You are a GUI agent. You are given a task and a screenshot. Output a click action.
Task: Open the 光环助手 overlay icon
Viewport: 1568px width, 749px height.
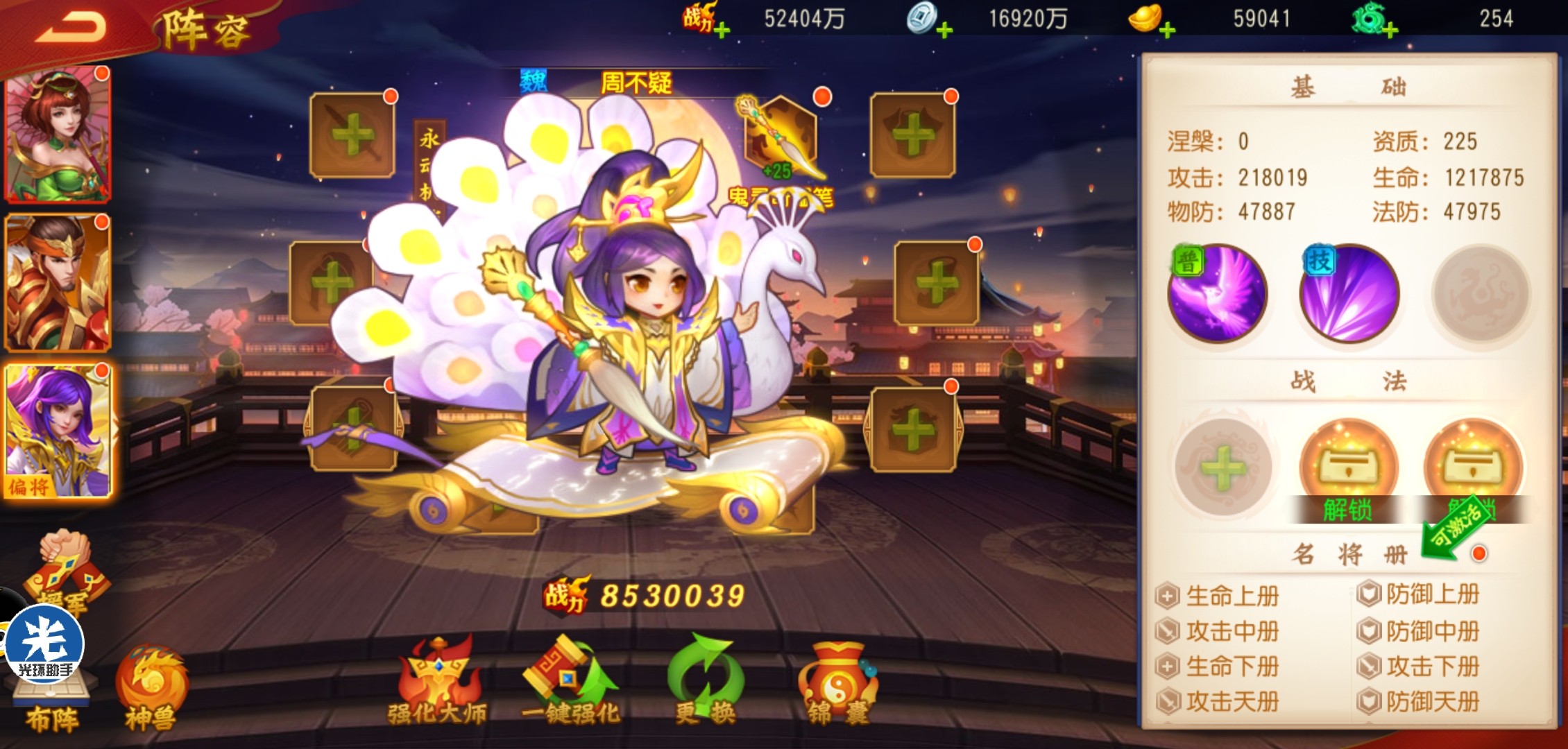click(x=44, y=645)
